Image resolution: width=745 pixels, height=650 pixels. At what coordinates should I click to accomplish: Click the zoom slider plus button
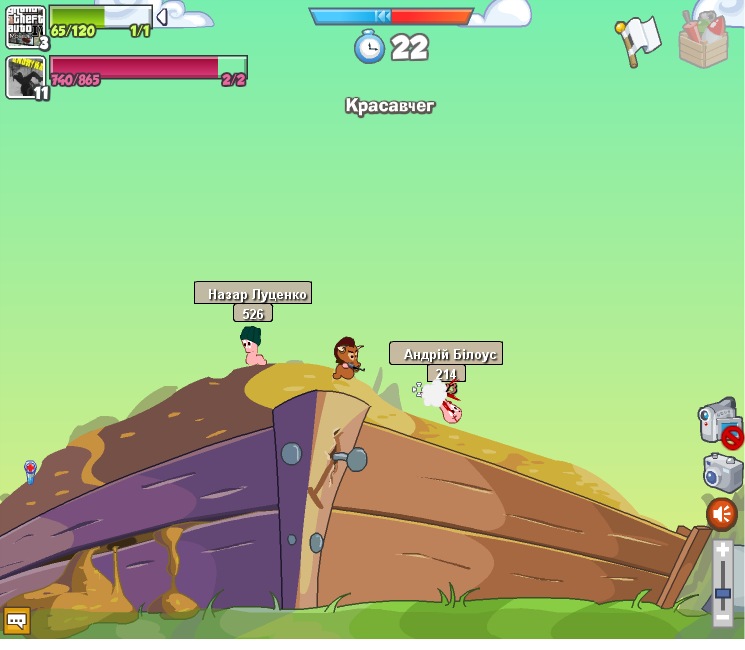tap(723, 550)
